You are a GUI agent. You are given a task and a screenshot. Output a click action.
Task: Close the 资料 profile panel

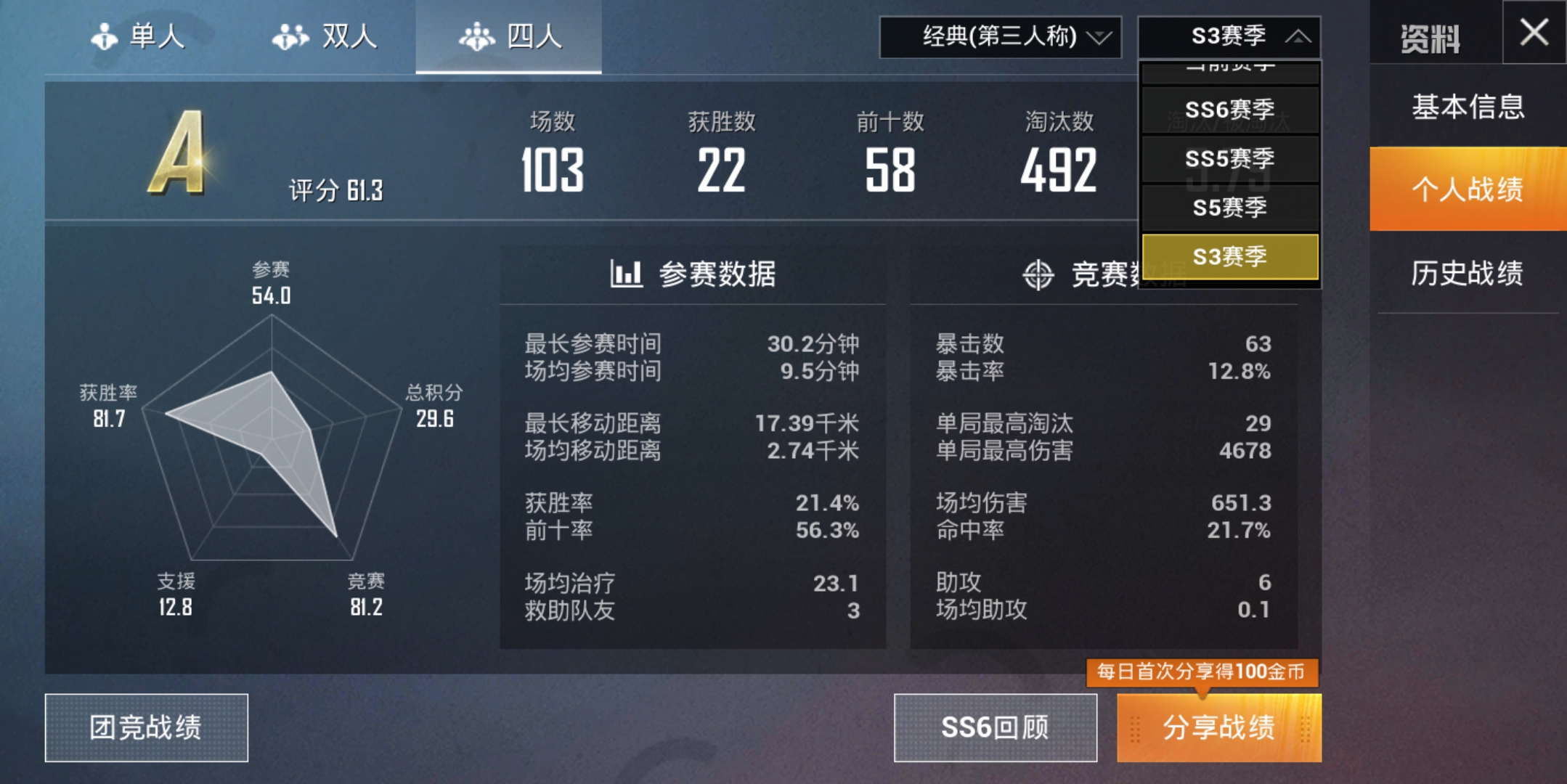point(1534,33)
